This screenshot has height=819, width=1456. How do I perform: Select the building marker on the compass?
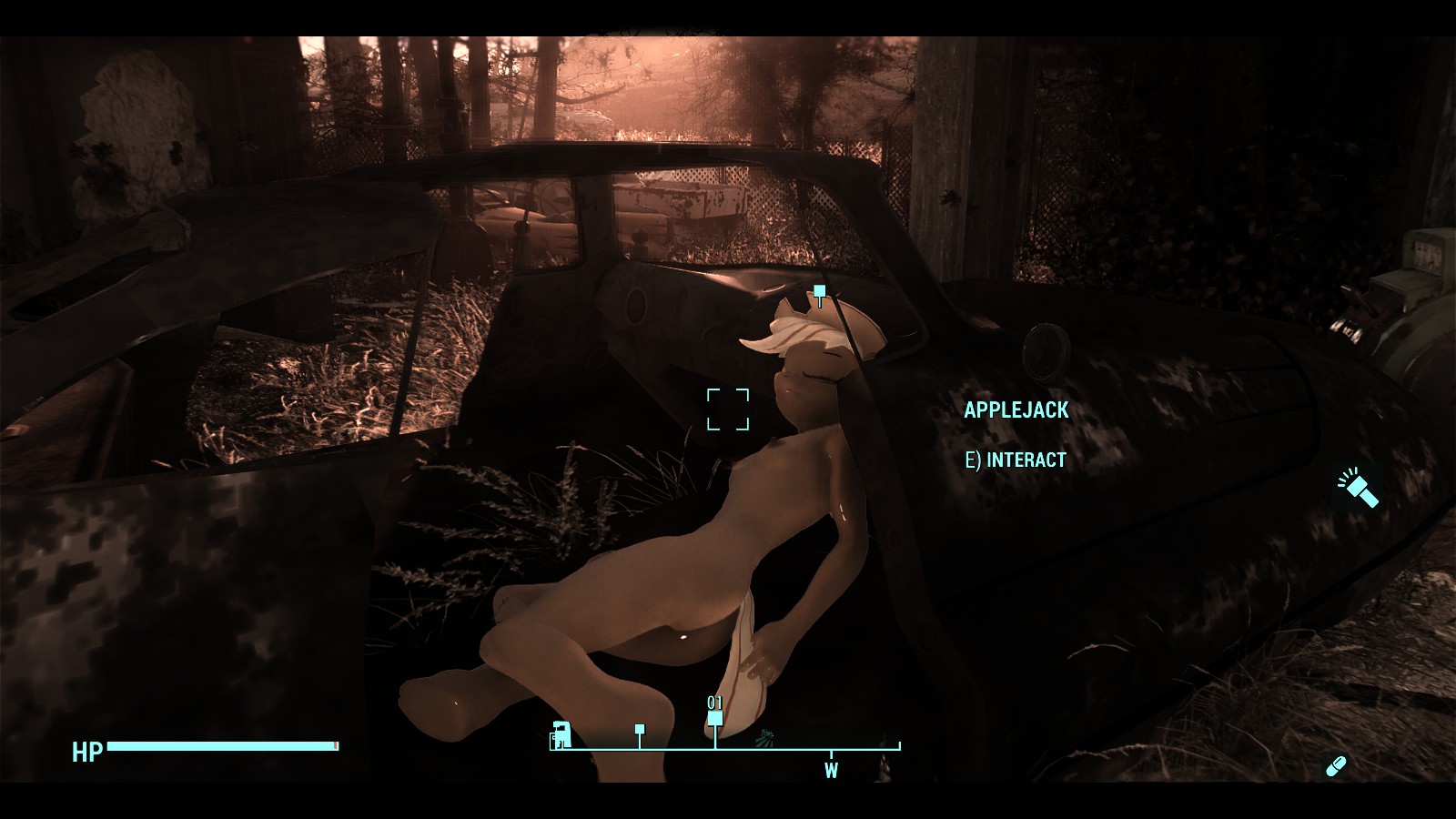click(561, 733)
